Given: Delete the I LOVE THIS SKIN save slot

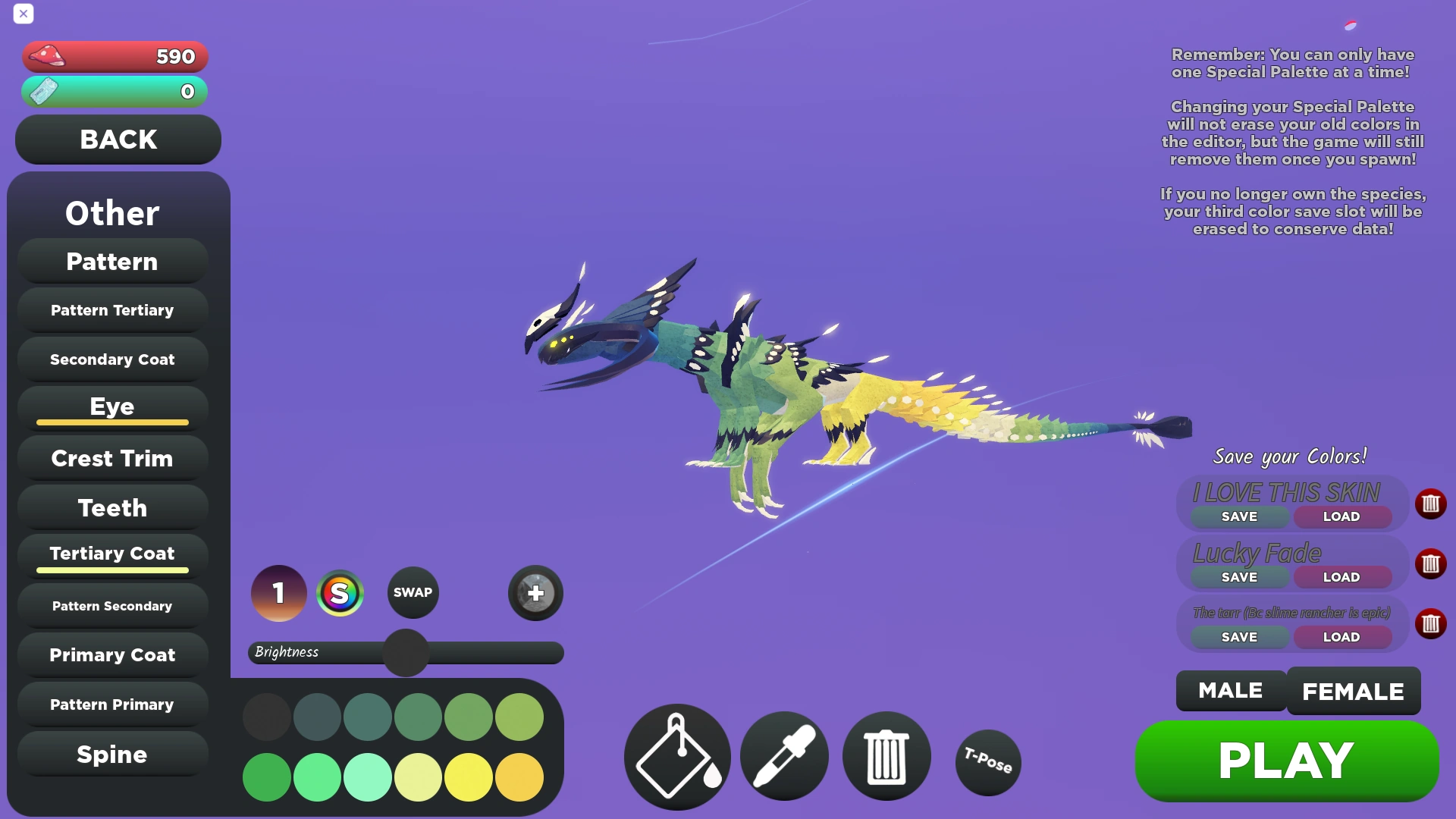Looking at the screenshot, I should coord(1432,504).
